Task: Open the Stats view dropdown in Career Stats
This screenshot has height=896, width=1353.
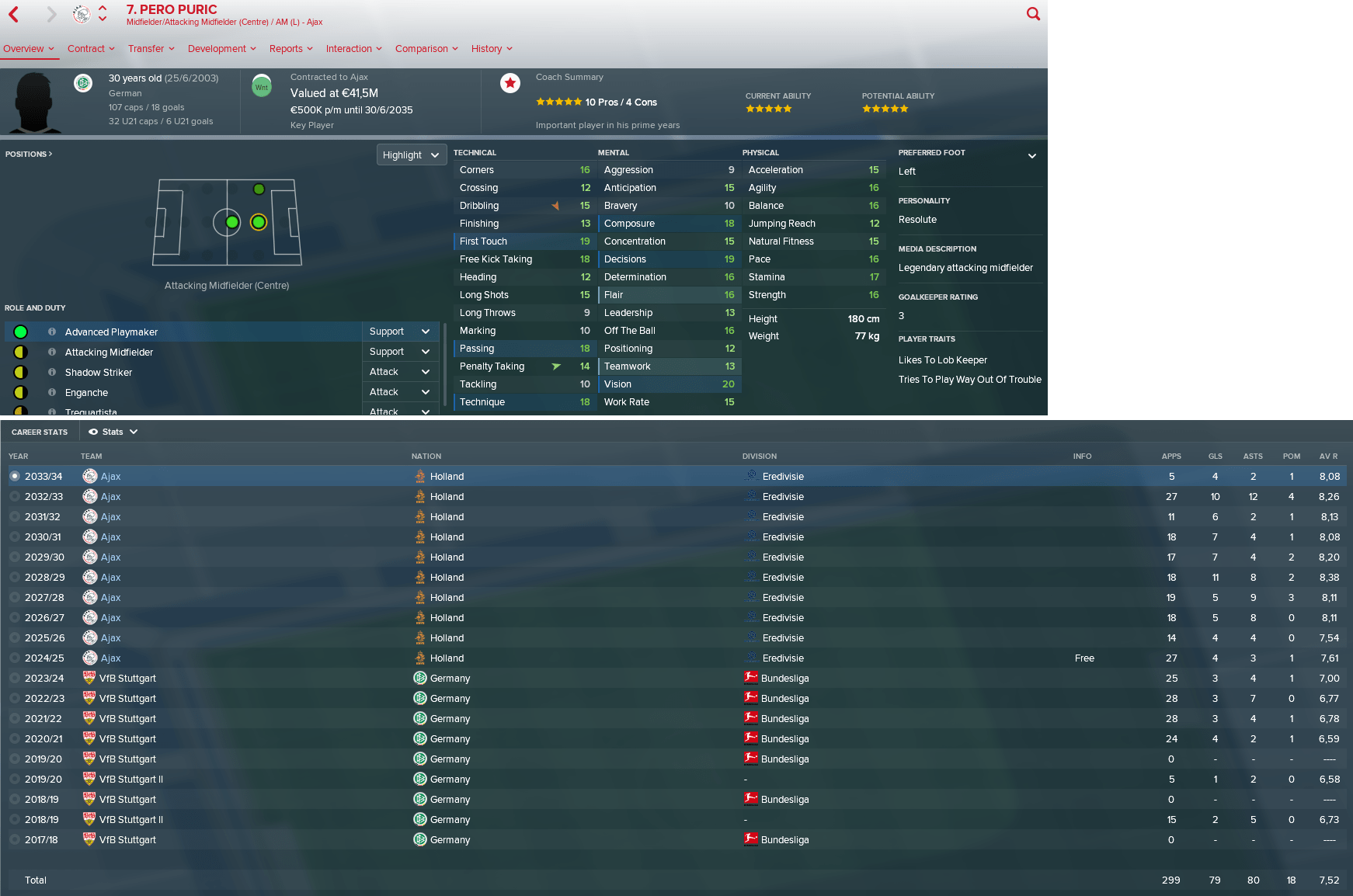Action: click(113, 431)
